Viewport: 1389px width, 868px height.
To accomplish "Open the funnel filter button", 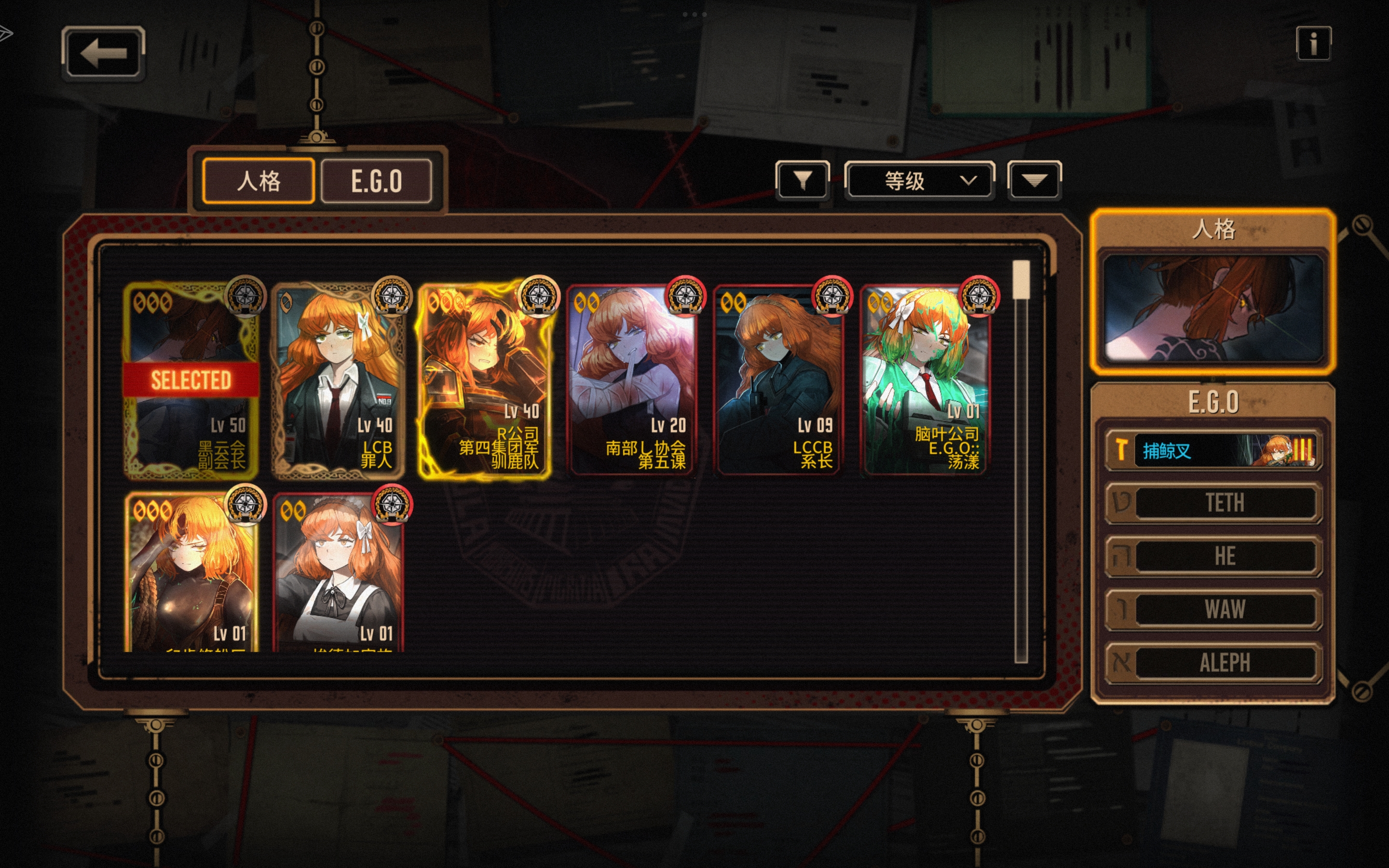I will [803, 180].
